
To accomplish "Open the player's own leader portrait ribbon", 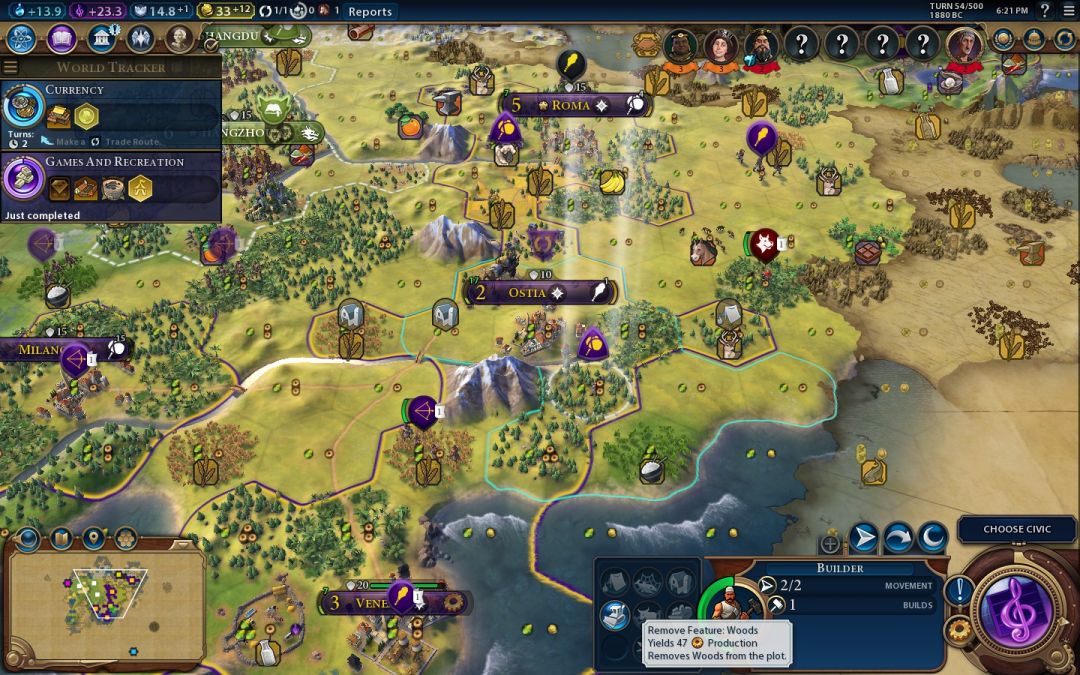I will [x=965, y=46].
